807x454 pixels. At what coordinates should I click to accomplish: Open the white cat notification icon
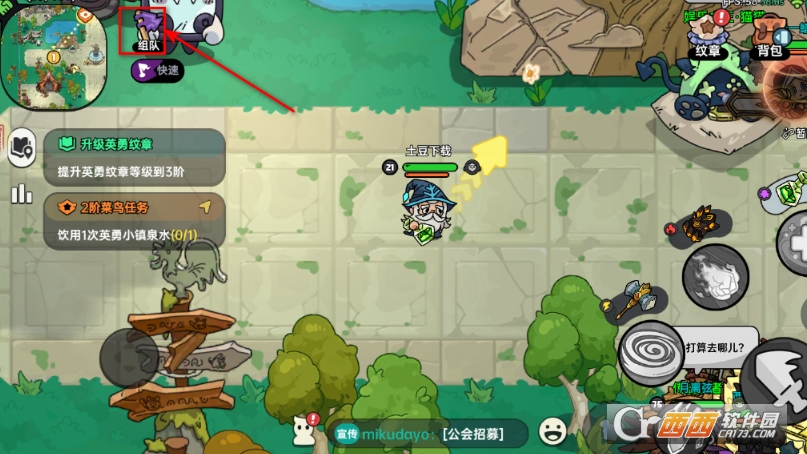coord(302,430)
